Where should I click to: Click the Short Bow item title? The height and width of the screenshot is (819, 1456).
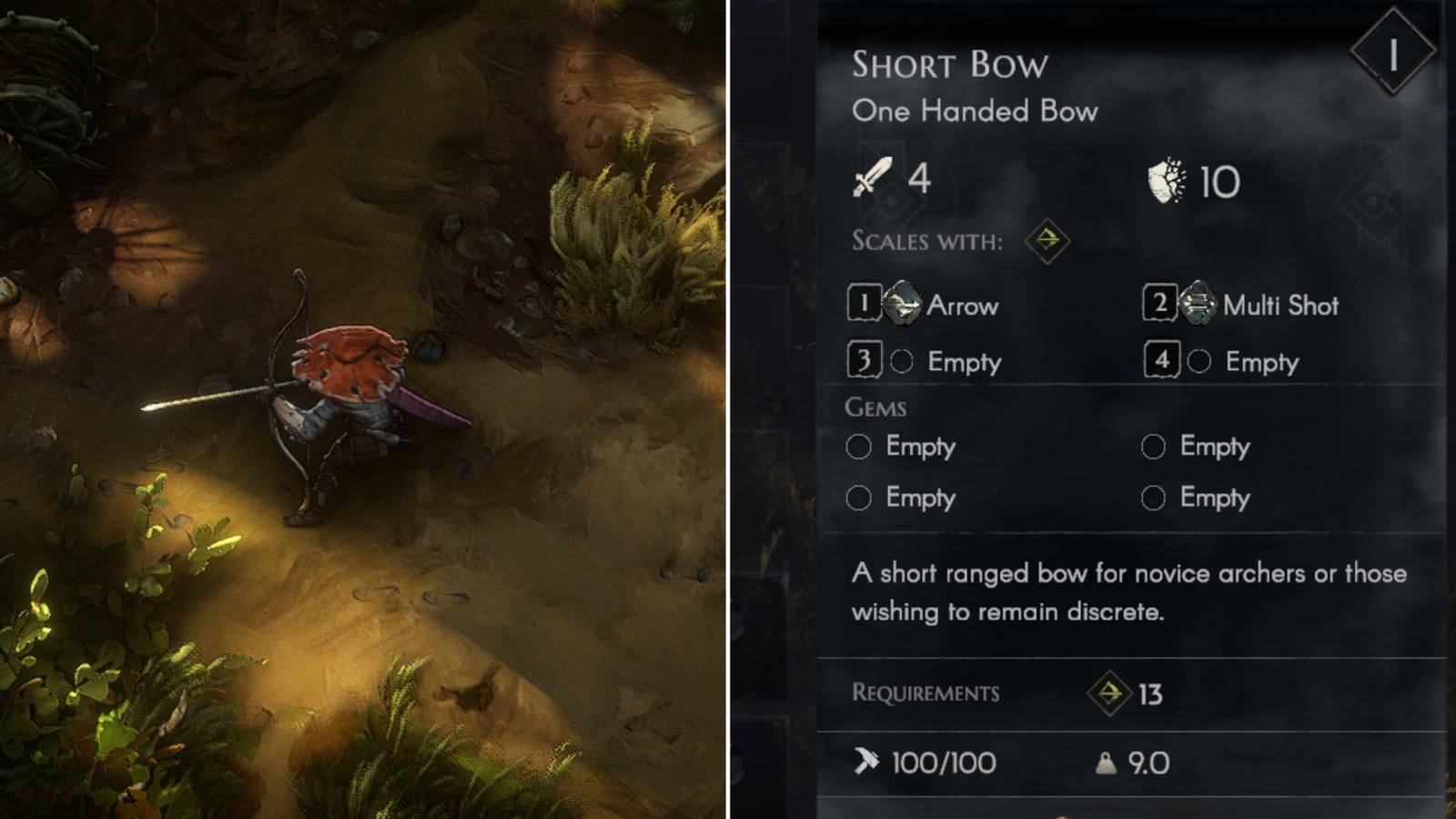948,66
